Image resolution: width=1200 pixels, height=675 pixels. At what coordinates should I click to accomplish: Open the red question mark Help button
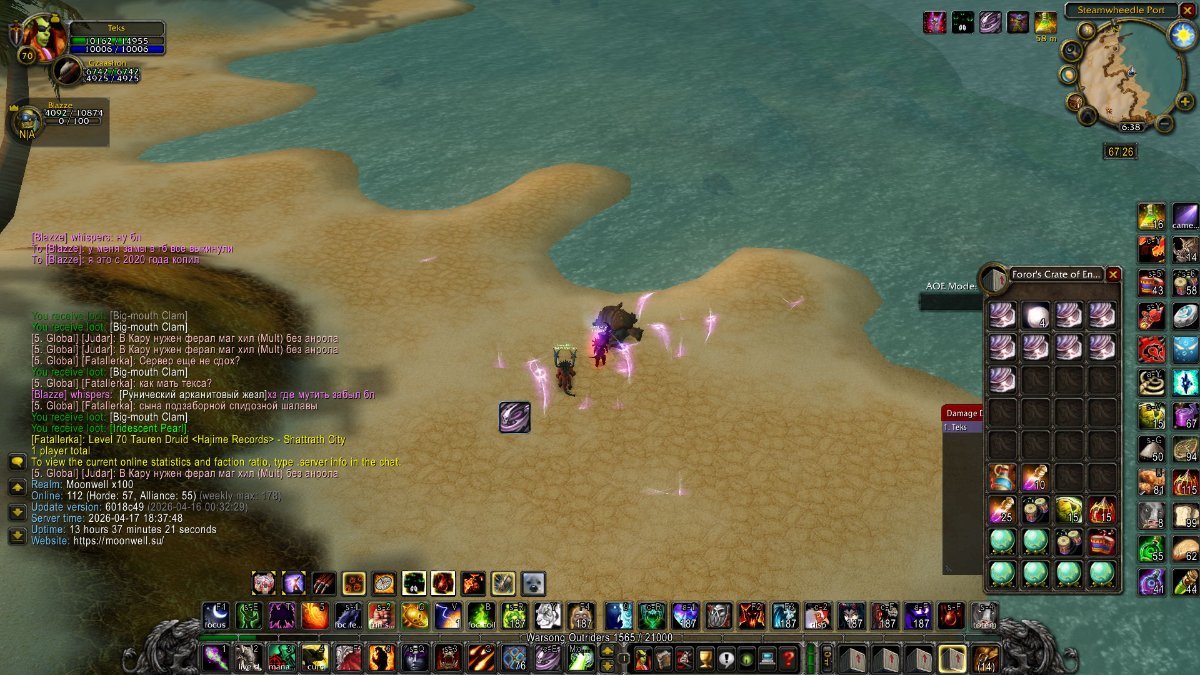(x=788, y=658)
